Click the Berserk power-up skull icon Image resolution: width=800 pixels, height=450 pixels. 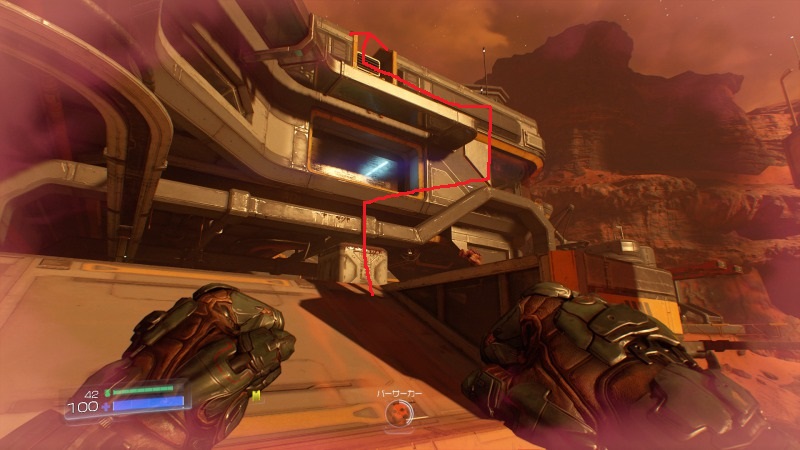click(x=400, y=412)
